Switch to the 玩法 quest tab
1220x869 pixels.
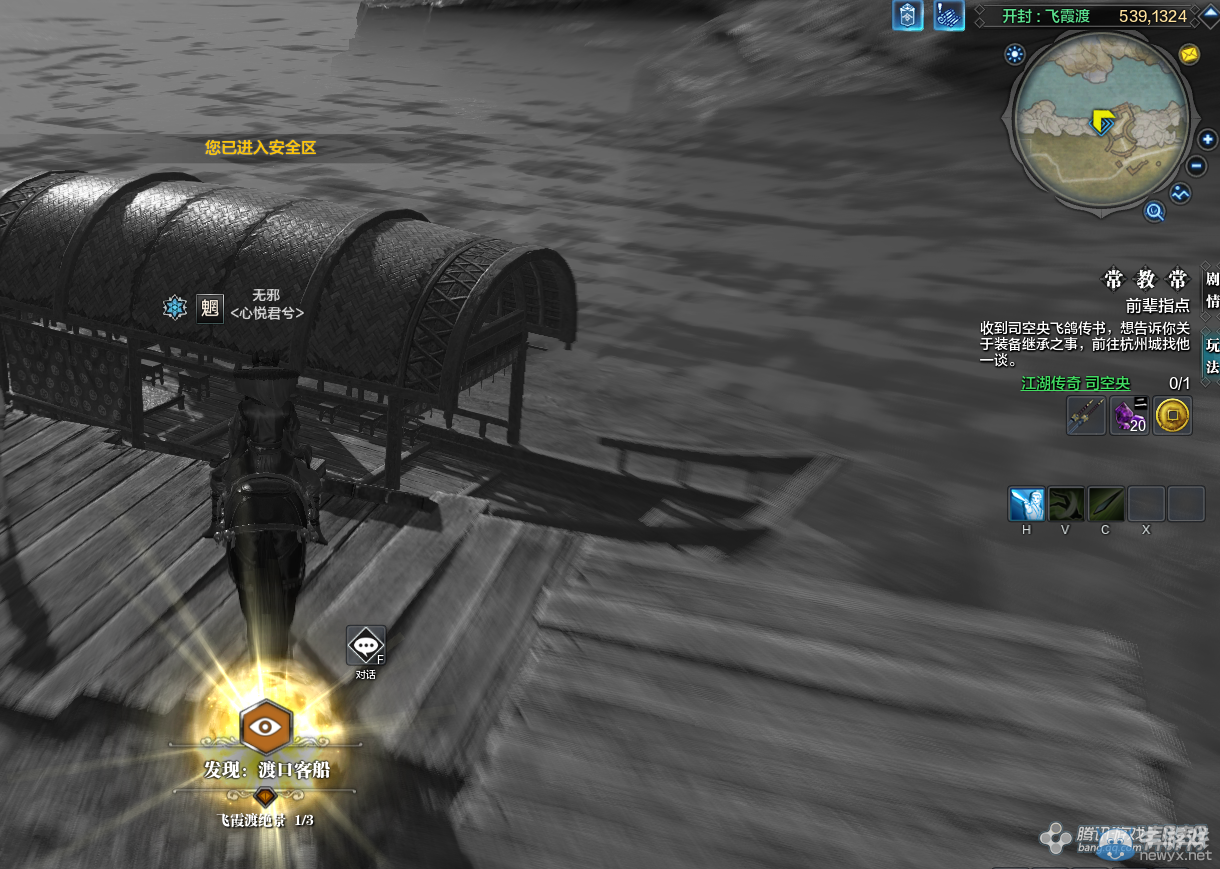point(1212,355)
